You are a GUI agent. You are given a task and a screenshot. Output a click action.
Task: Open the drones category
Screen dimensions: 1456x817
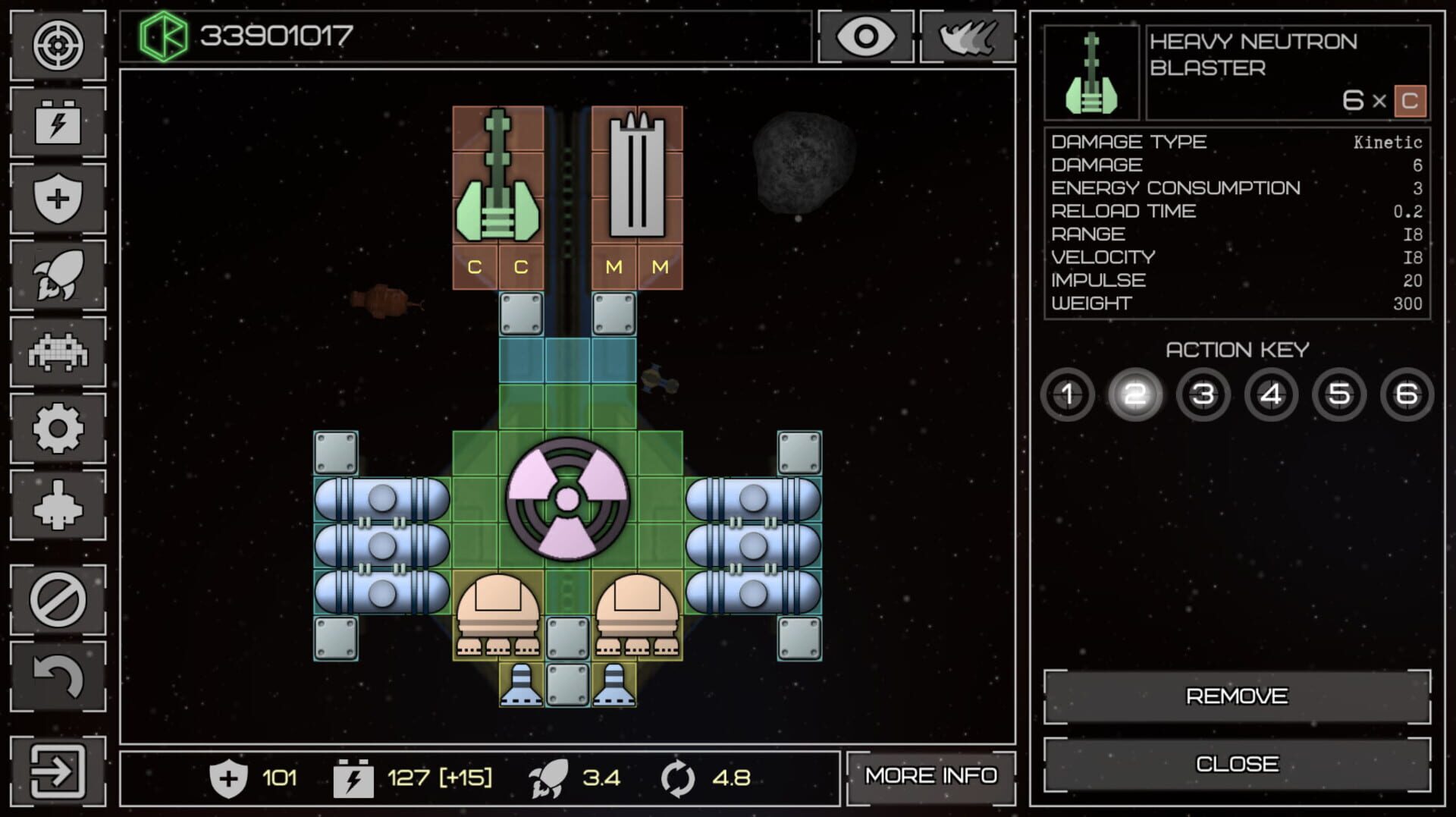[x=58, y=350]
